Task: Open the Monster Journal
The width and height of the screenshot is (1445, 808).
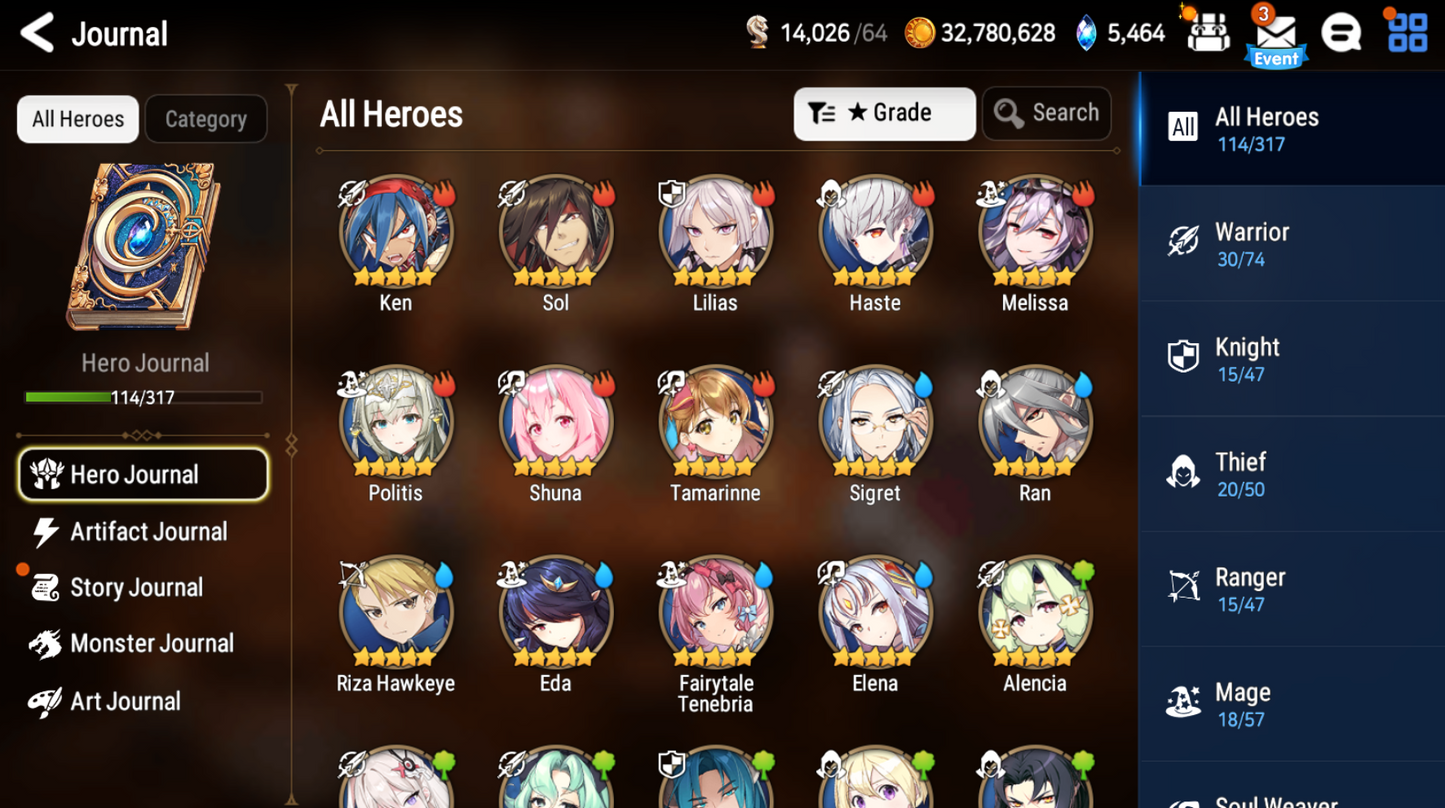Action: click(152, 643)
